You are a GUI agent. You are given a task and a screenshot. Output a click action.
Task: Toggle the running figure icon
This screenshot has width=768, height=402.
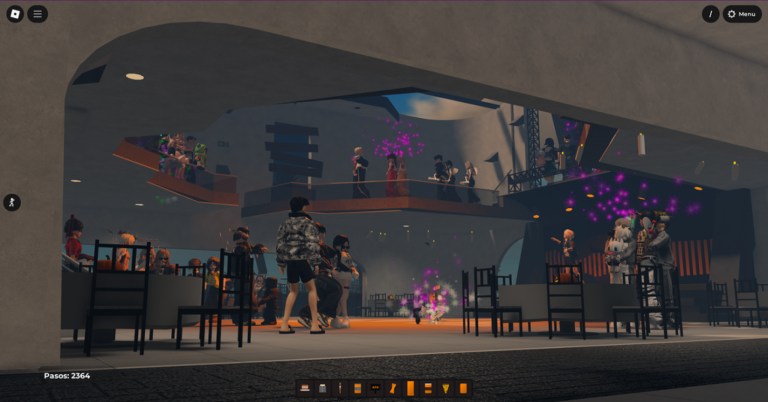point(12,202)
